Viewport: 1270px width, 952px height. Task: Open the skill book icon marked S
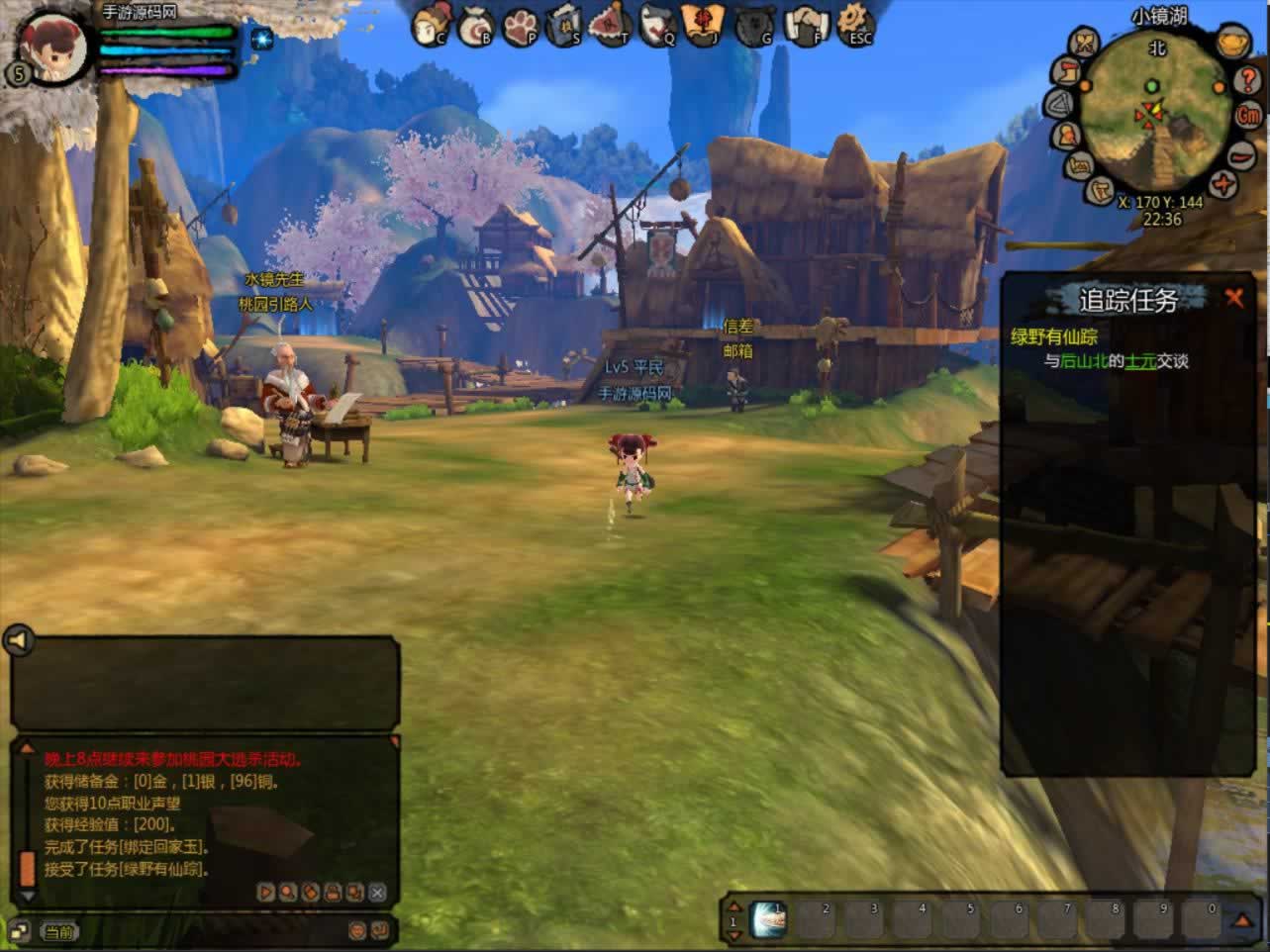[x=565, y=26]
